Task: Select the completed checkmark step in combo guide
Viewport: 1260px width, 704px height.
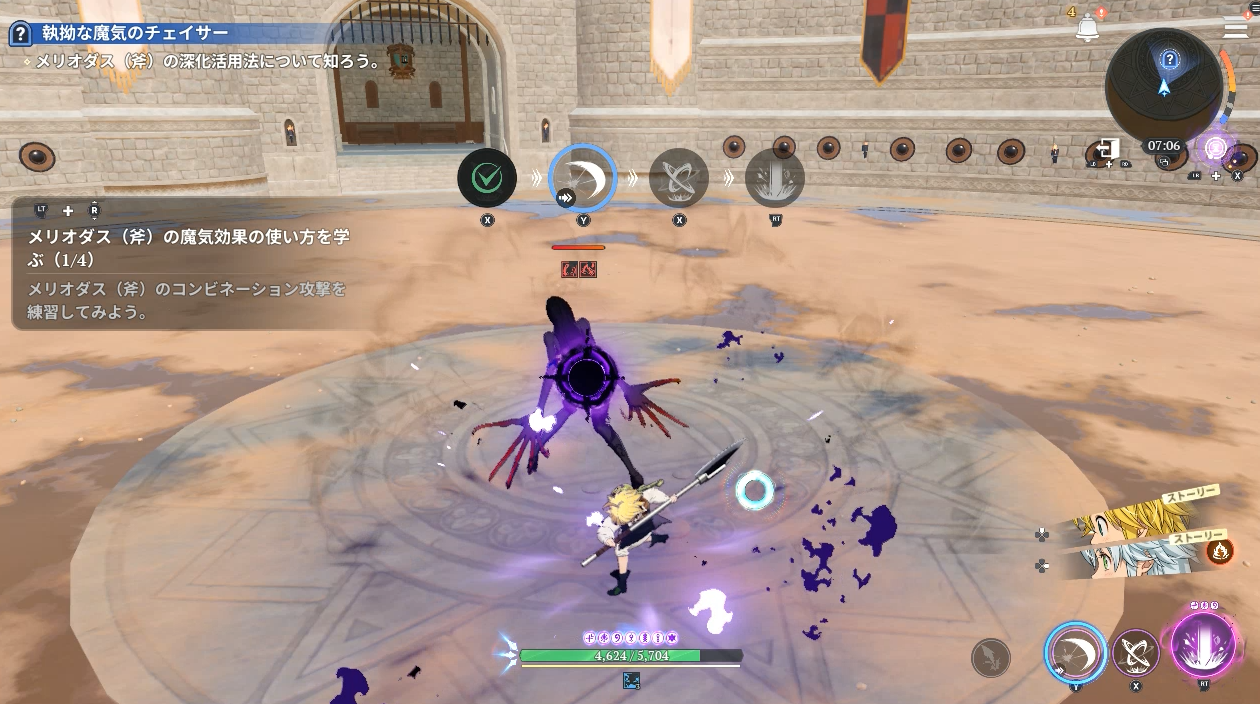Action: tap(487, 178)
